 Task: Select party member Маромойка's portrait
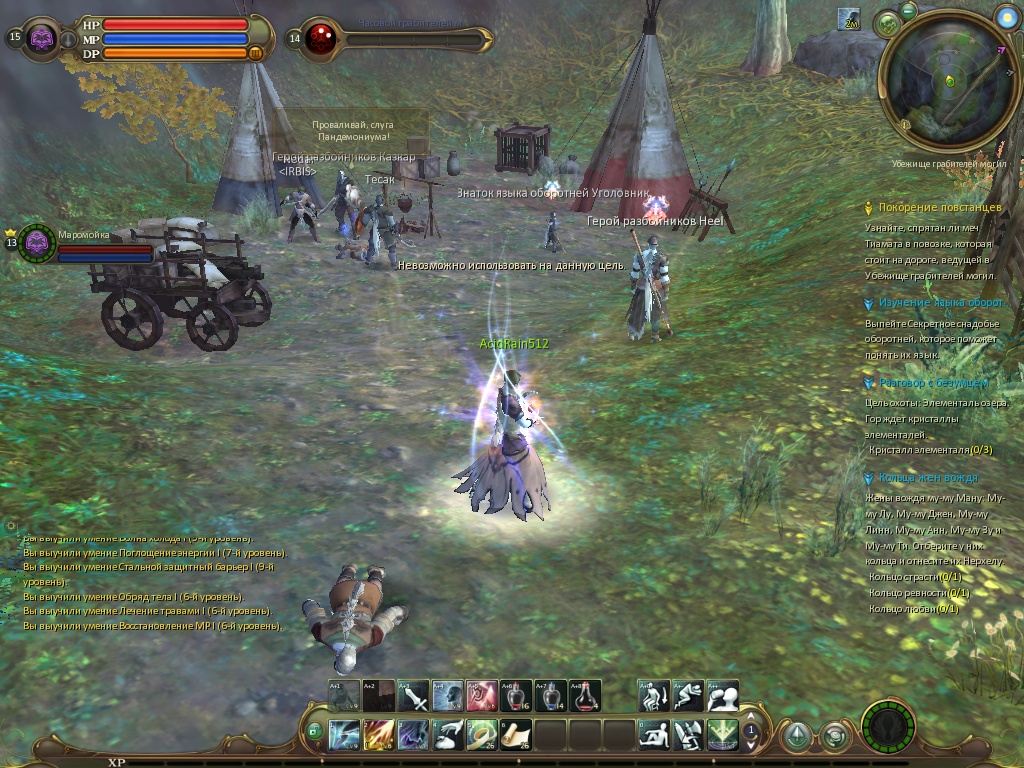pos(38,242)
